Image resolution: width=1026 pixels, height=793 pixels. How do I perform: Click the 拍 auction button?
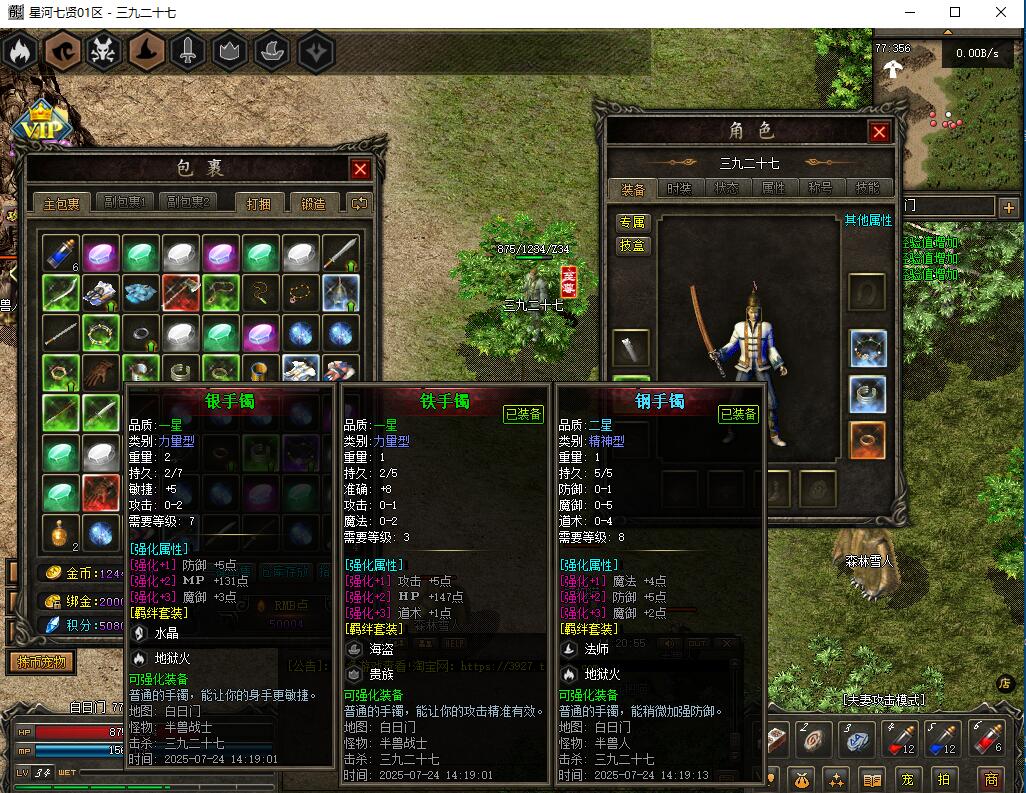point(943,779)
